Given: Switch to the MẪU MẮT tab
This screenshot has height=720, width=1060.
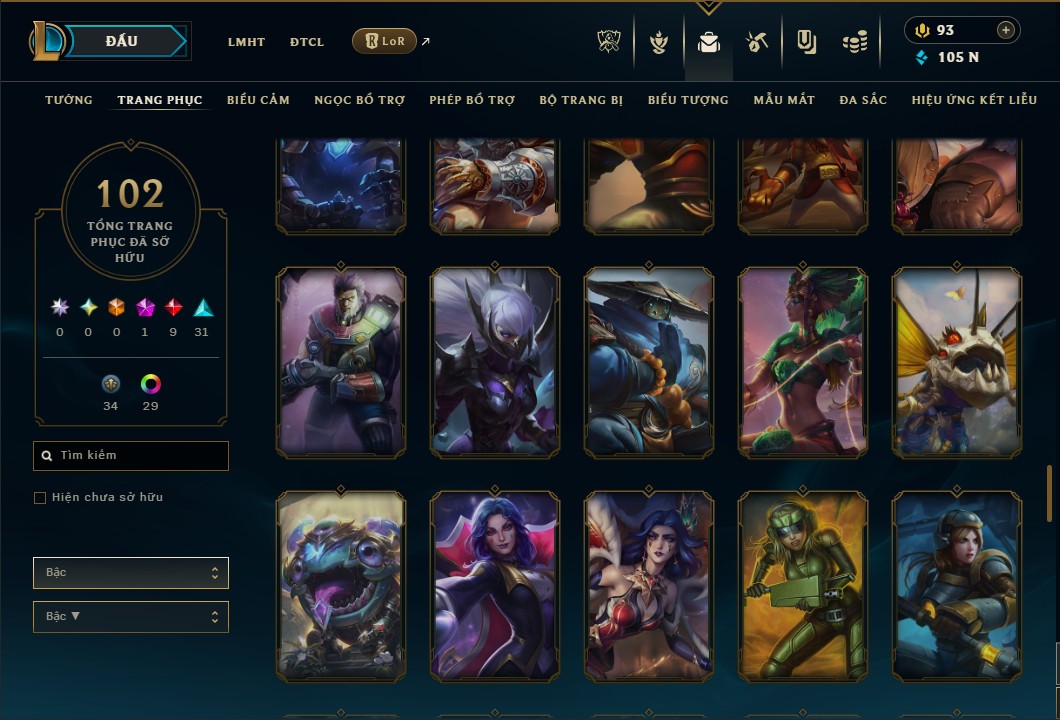Looking at the screenshot, I should tap(784, 100).
